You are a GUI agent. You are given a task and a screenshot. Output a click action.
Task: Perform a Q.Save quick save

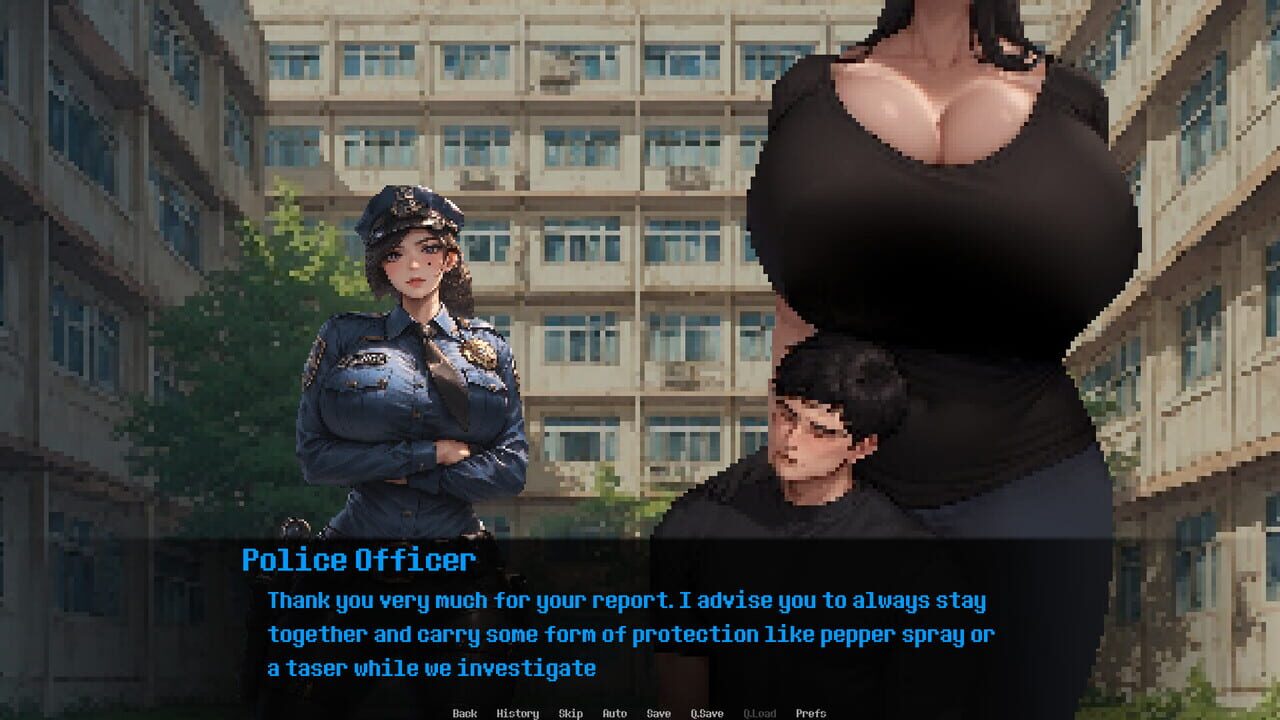pyautogui.click(x=706, y=713)
